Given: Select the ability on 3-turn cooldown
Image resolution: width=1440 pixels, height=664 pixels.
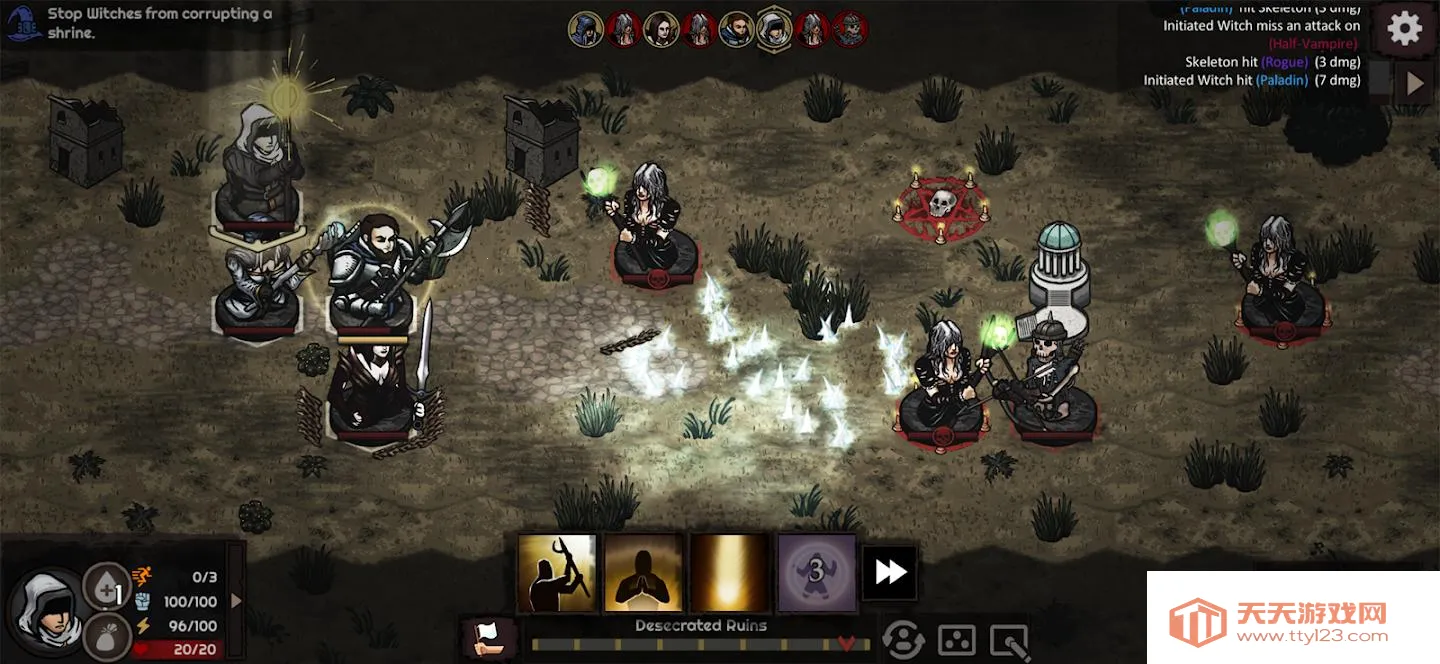Looking at the screenshot, I should click(817, 573).
